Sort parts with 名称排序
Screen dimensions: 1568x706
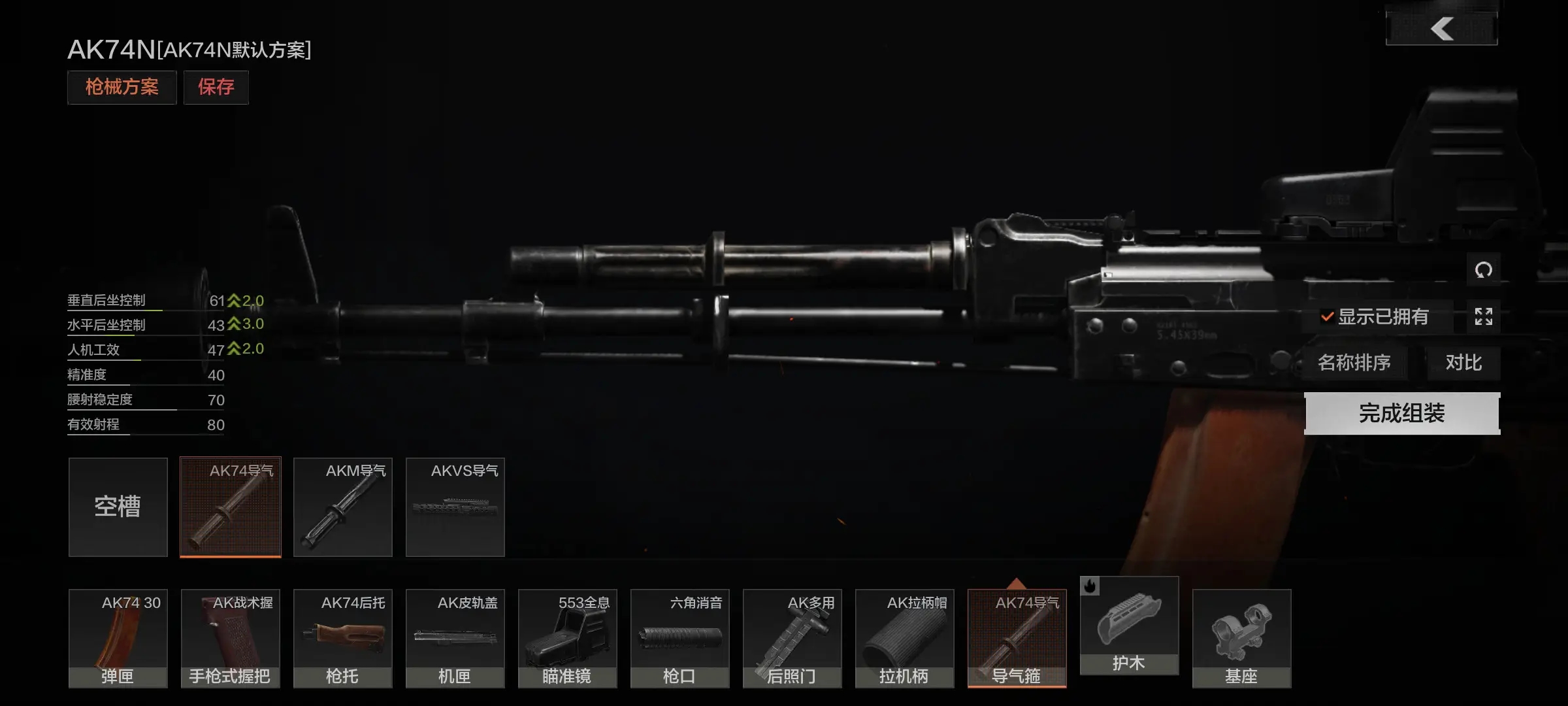1354,363
